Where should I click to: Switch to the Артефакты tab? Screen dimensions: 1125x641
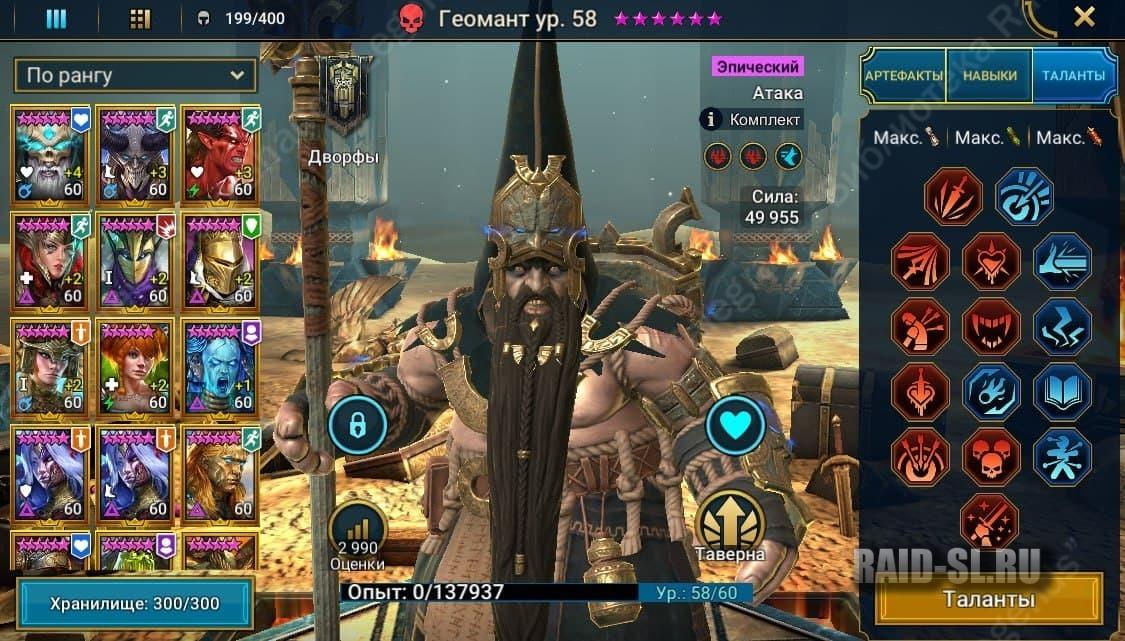903,76
